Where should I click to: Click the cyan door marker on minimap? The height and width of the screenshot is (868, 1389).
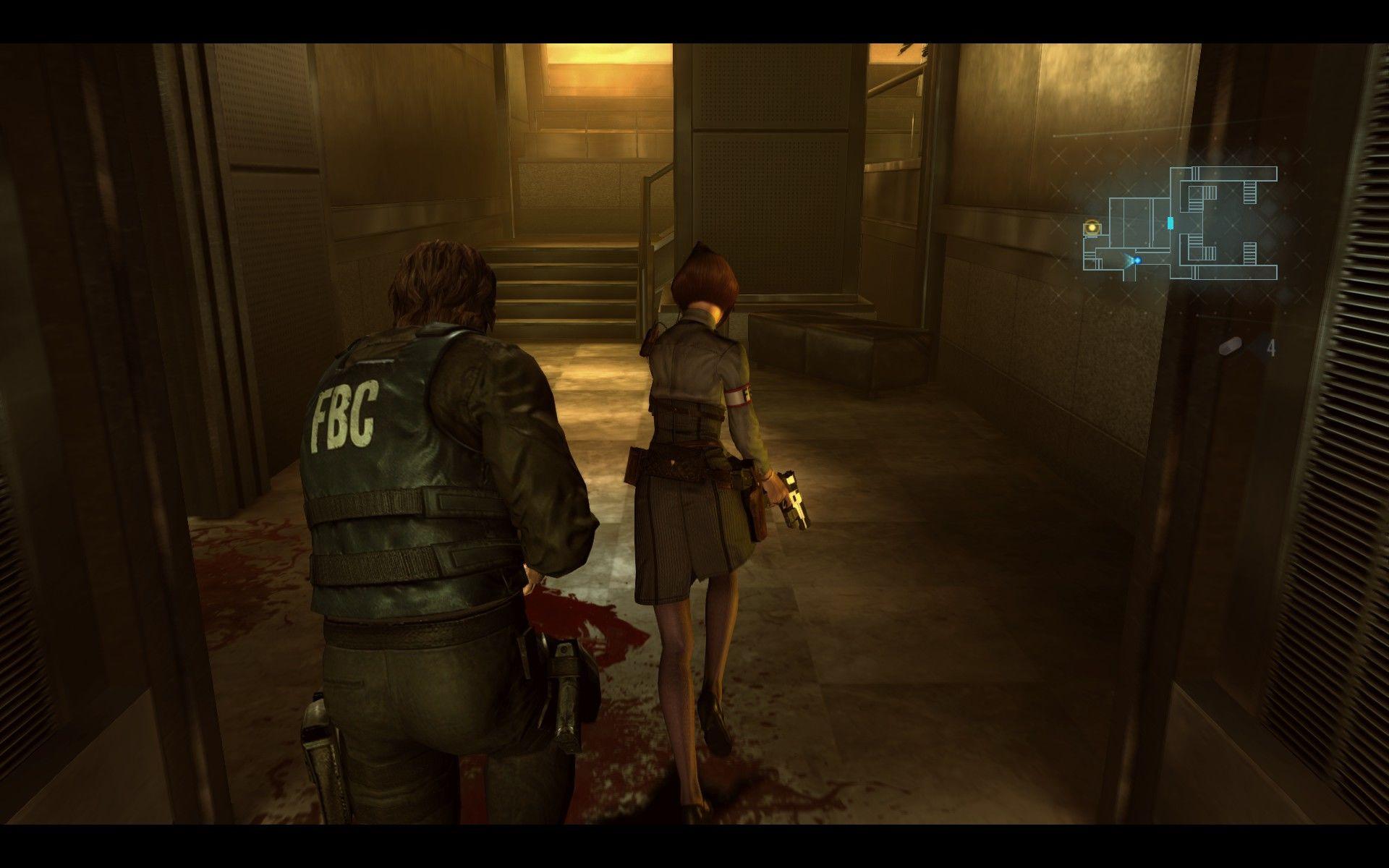coord(1170,223)
